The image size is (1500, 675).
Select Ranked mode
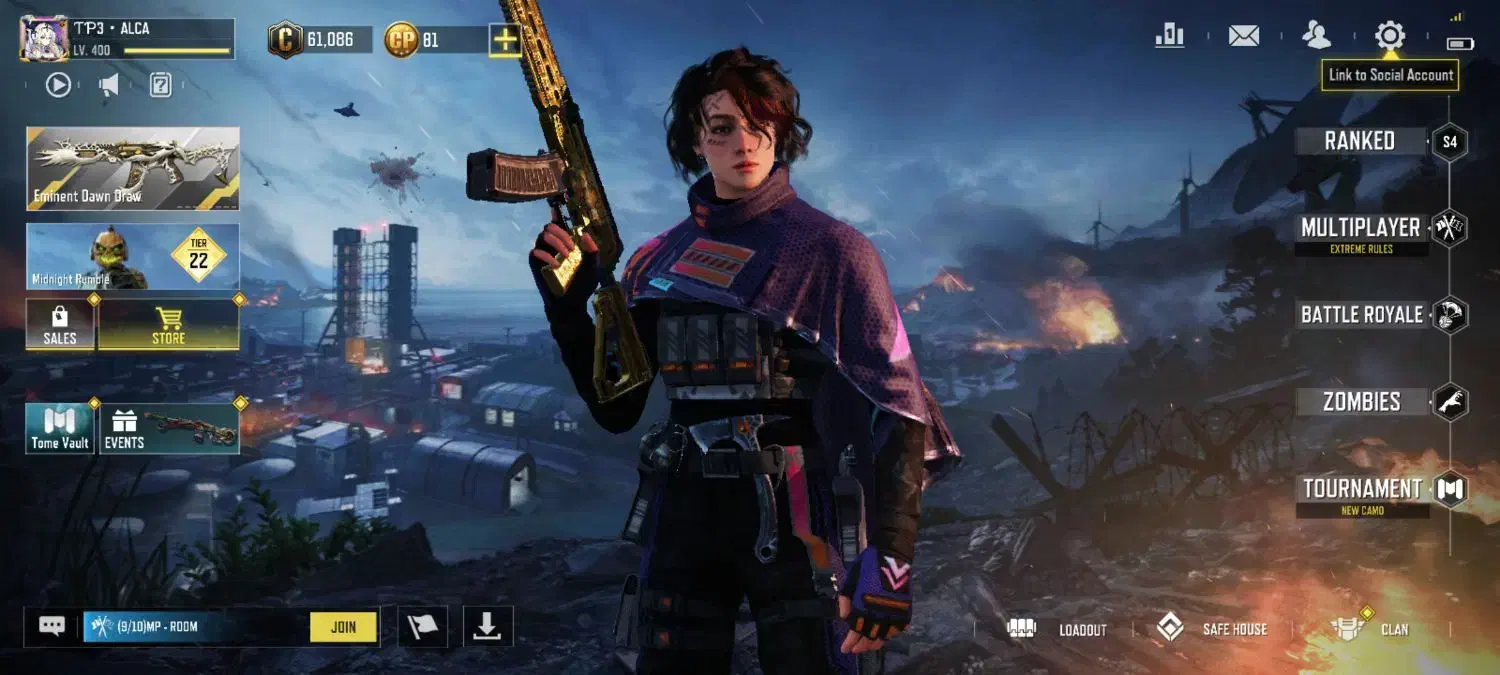pyautogui.click(x=1360, y=141)
